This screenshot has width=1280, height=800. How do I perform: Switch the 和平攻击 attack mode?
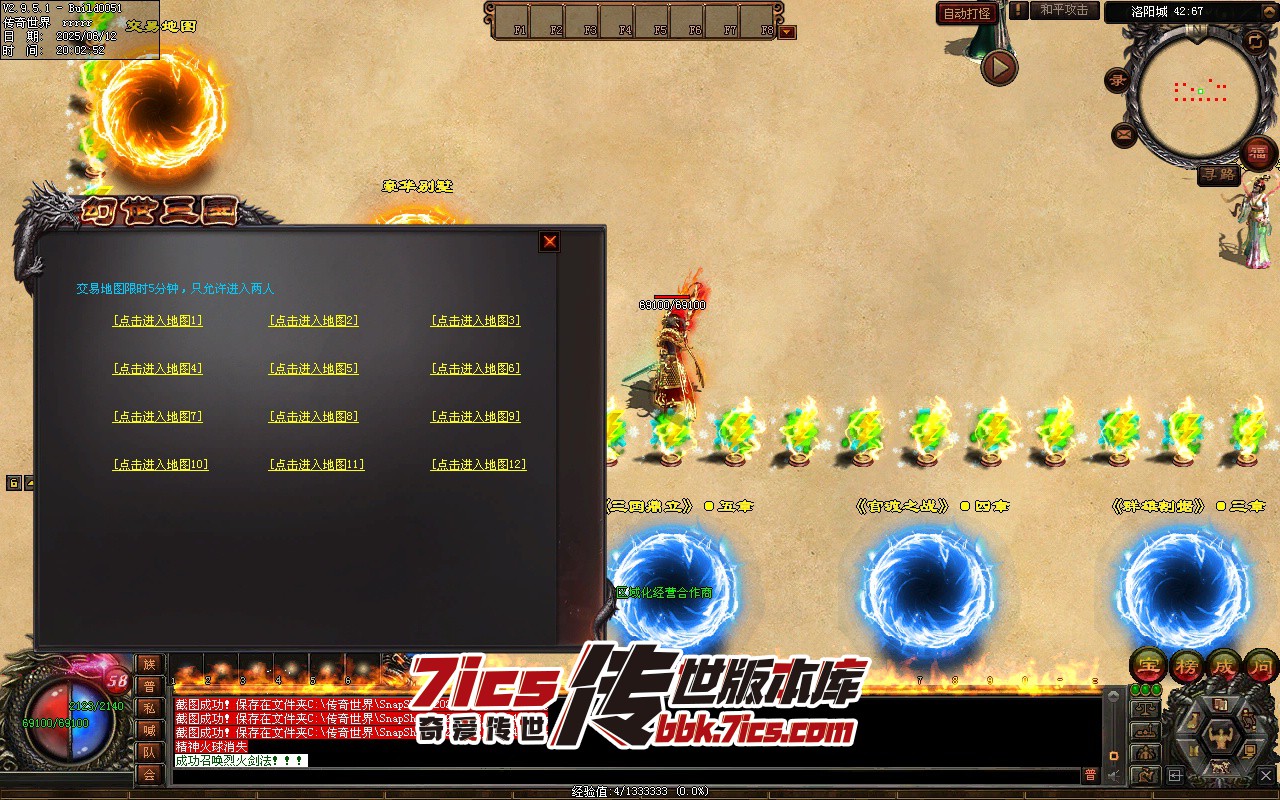tap(1064, 10)
